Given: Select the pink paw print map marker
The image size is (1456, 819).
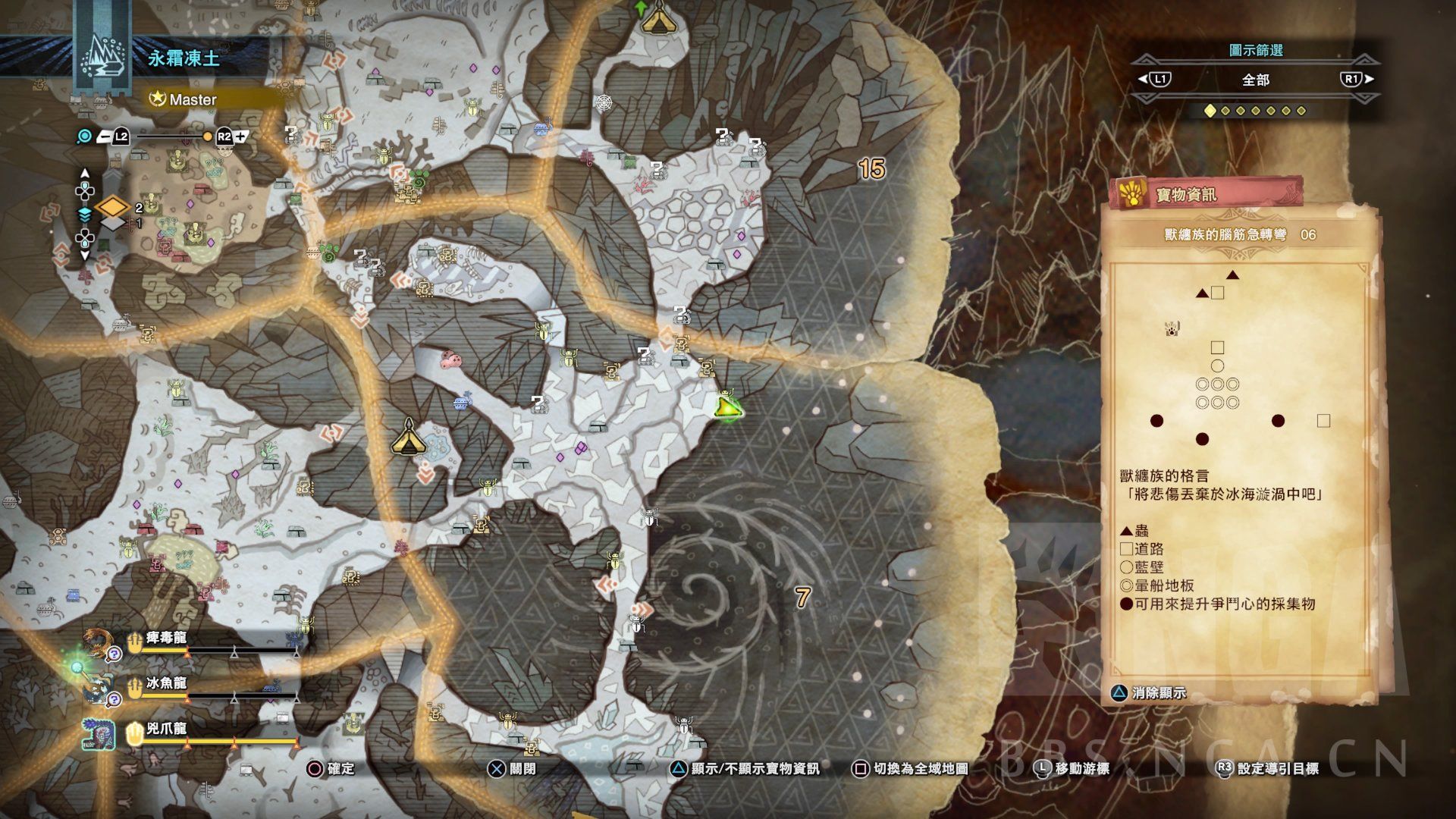Looking at the screenshot, I should 453,358.
